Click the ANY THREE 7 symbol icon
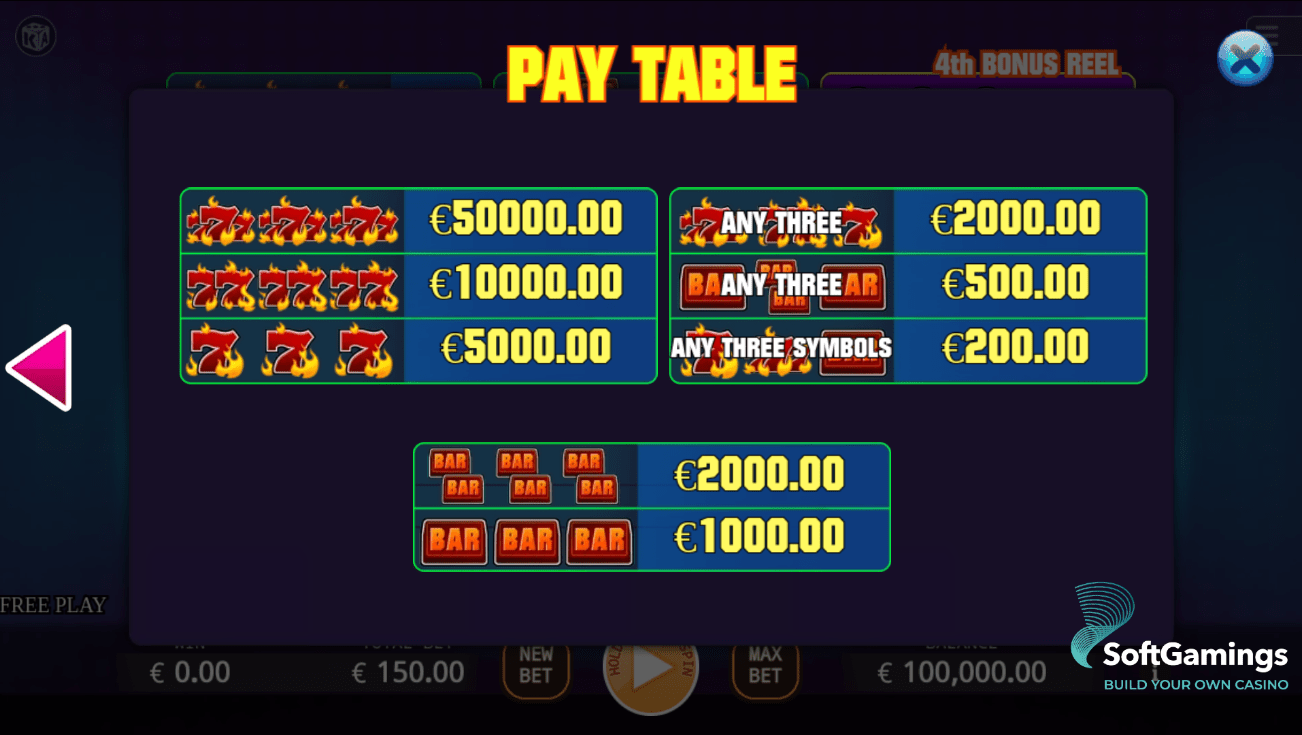 tap(780, 222)
